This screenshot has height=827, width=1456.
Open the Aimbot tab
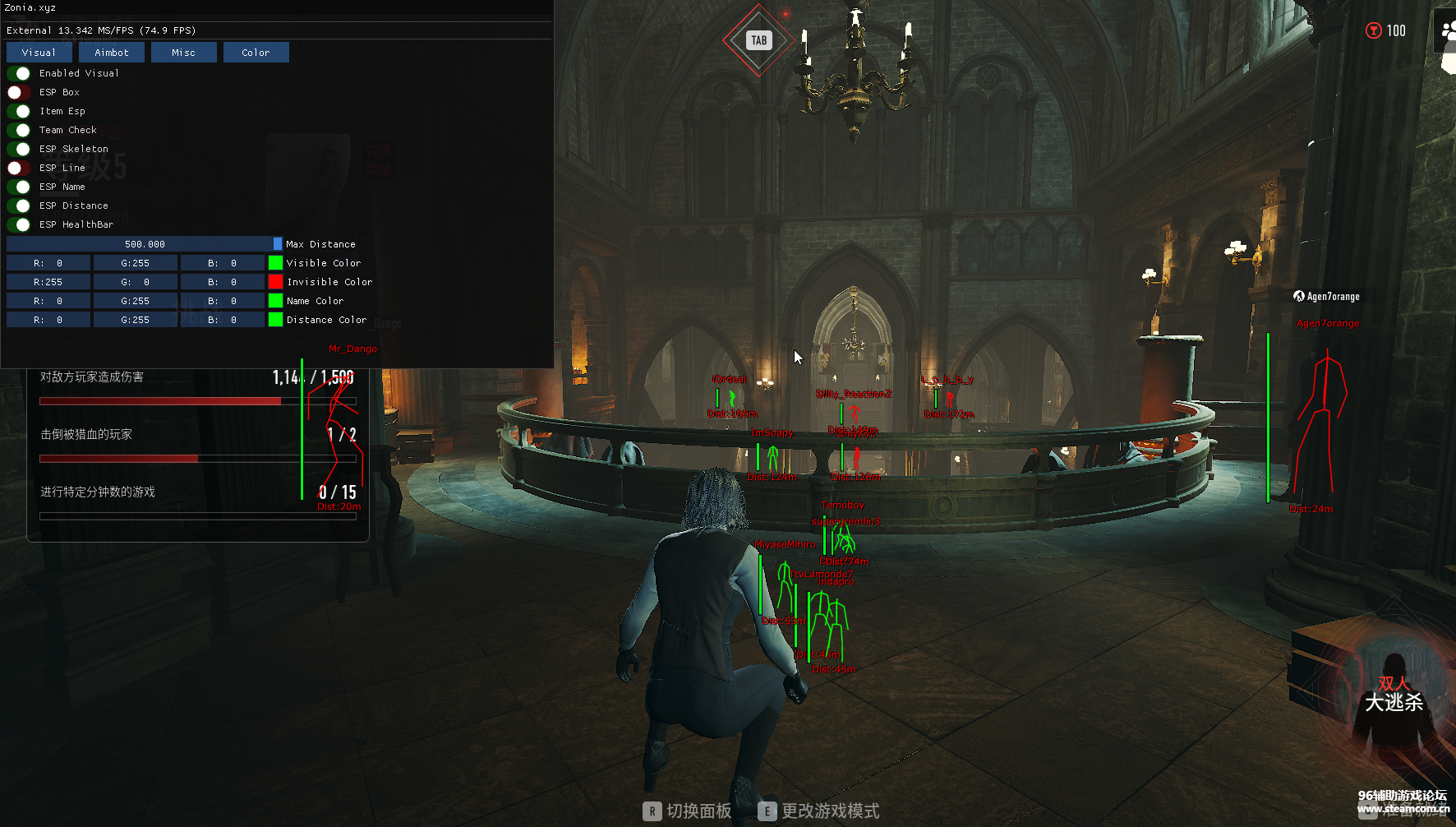point(112,53)
